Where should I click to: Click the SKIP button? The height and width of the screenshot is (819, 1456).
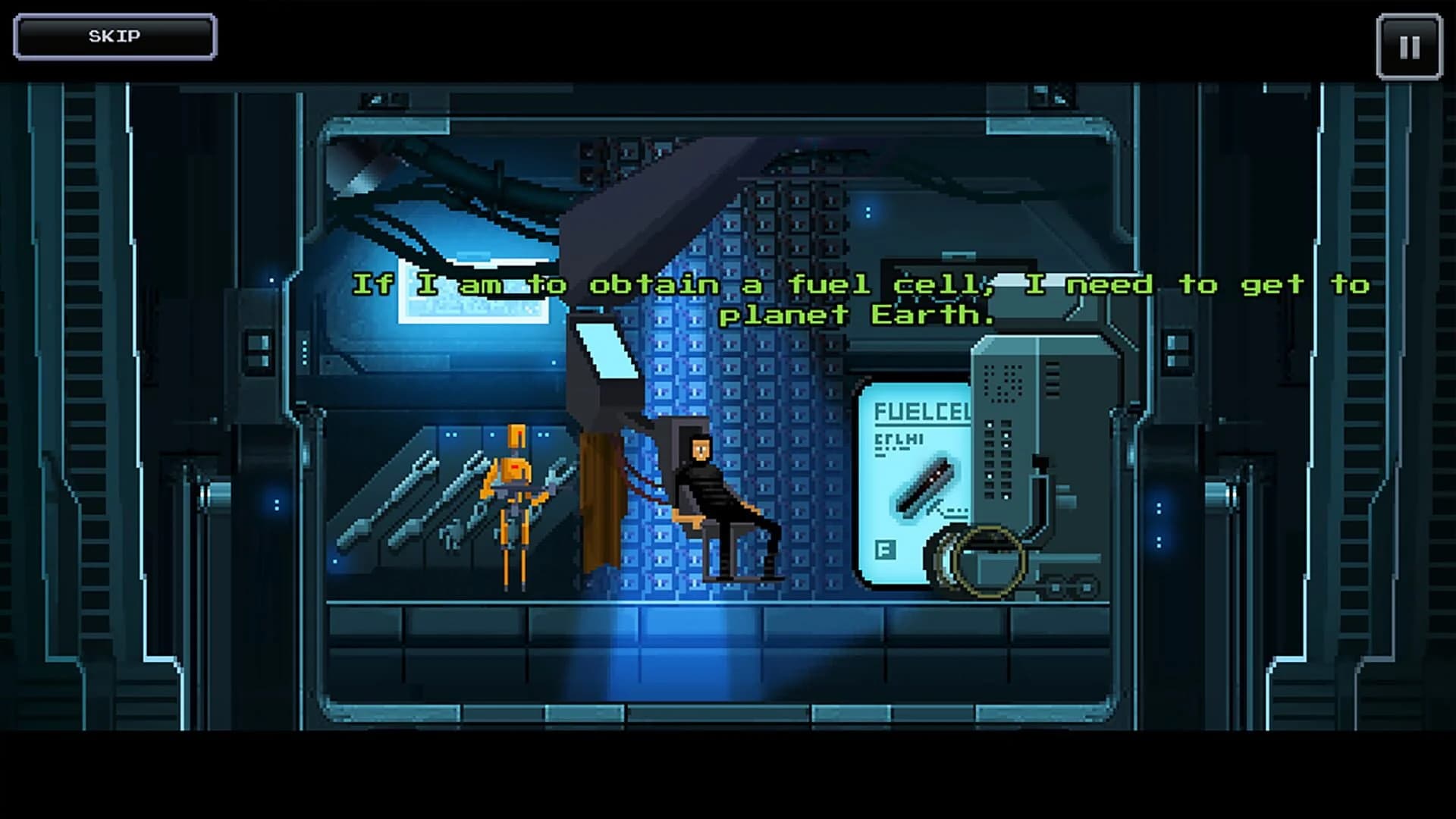click(x=114, y=35)
